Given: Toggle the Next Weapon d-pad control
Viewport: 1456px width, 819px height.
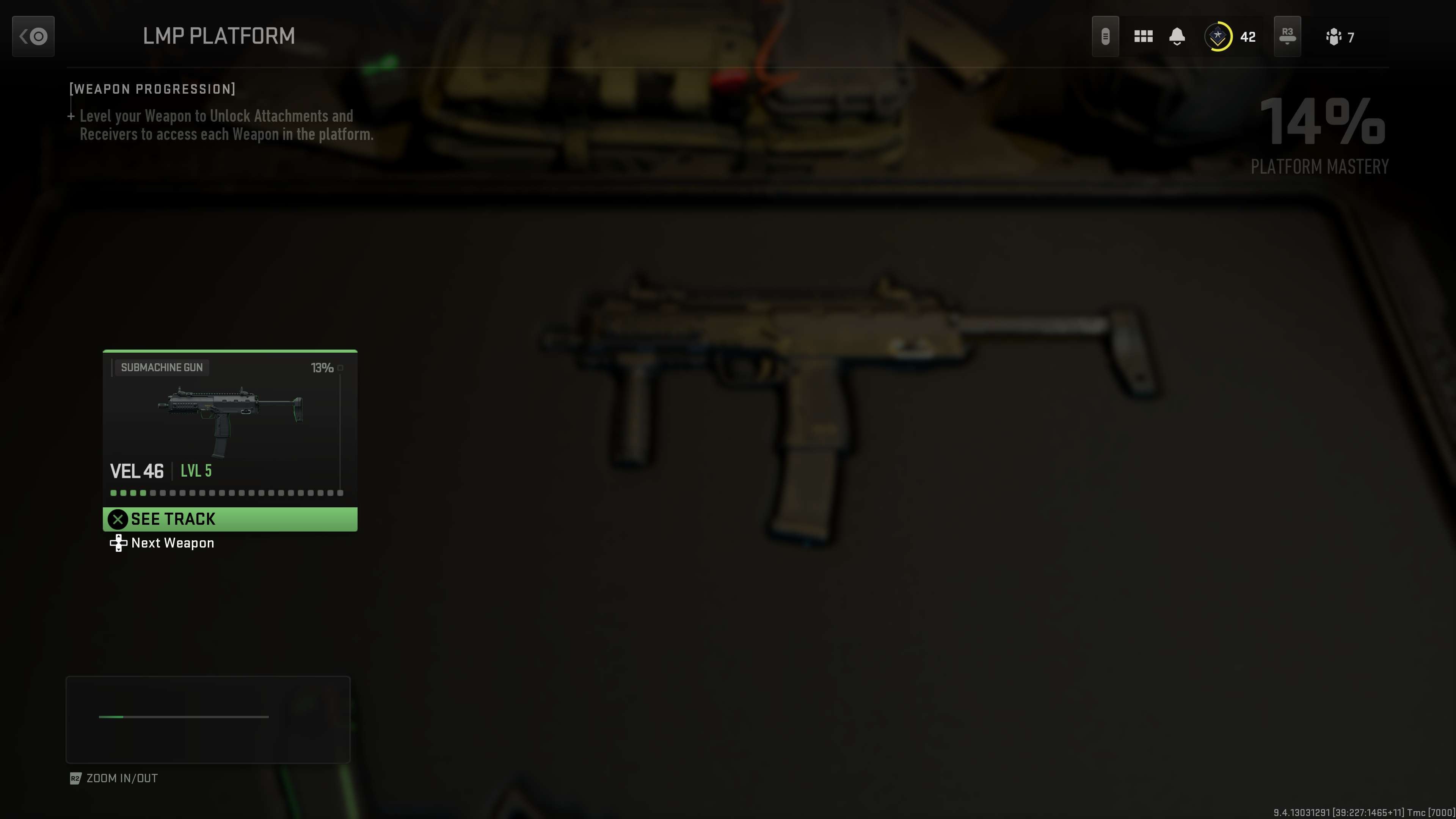Looking at the screenshot, I should (118, 543).
